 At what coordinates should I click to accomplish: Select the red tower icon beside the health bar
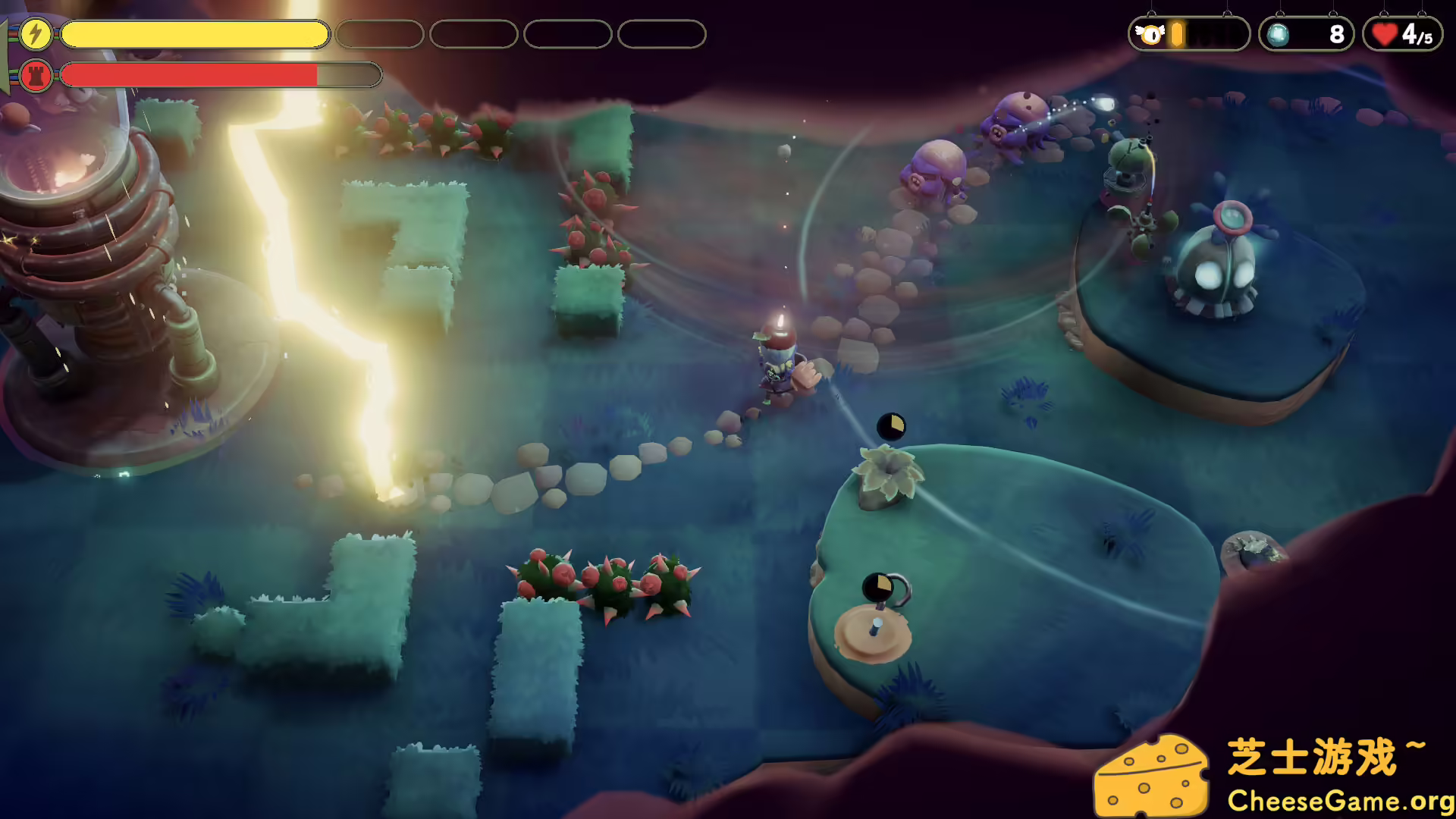pos(33,74)
